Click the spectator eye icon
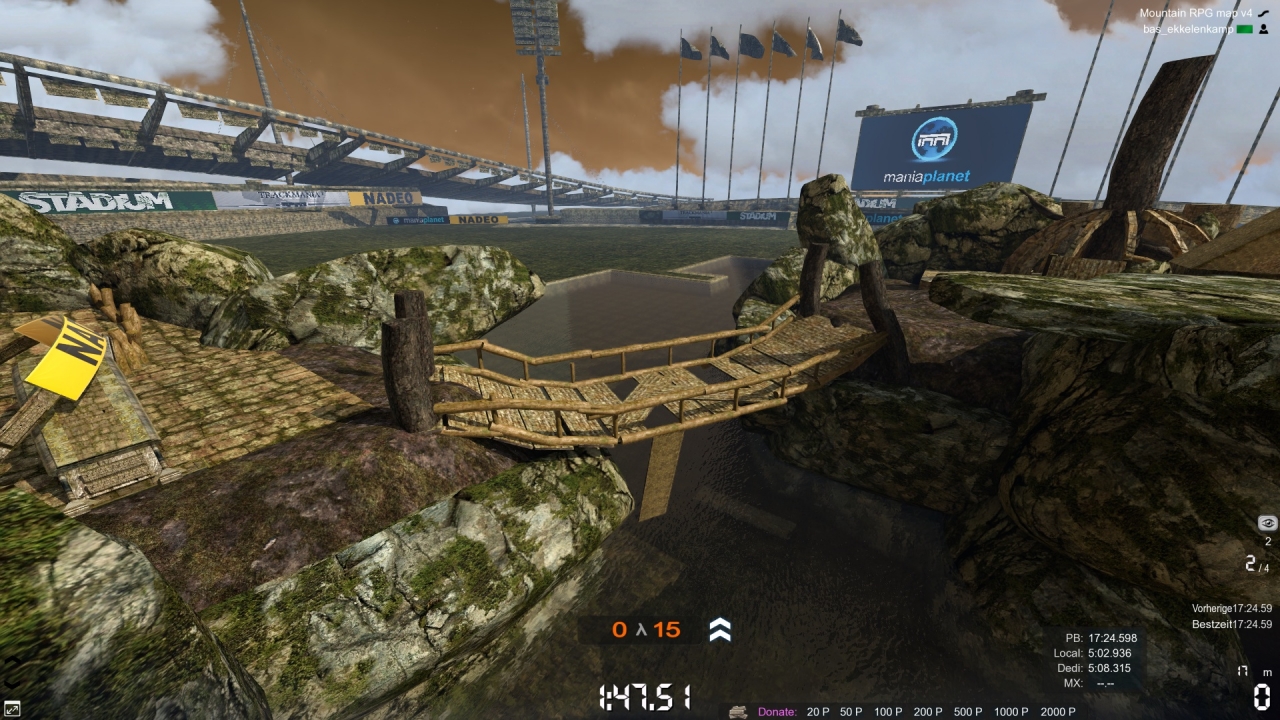 click(x=1268, y=523)
